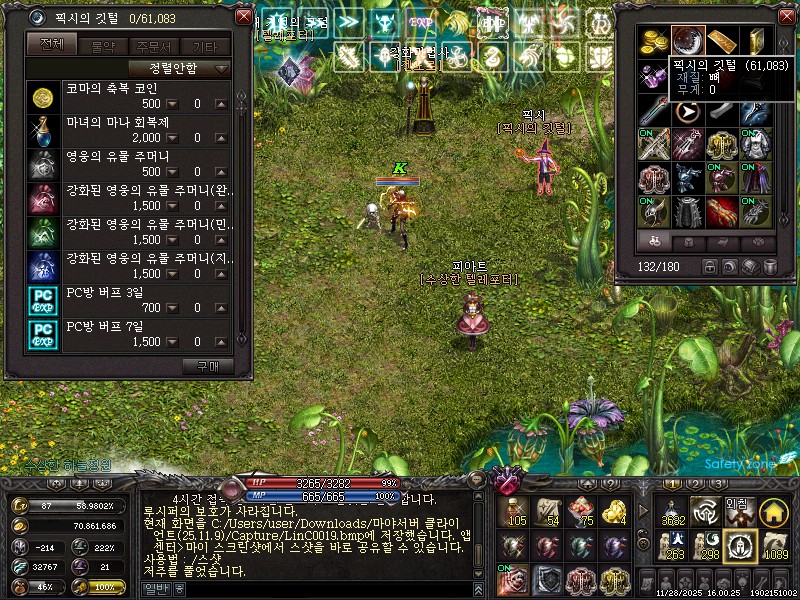Close the 픽시의 깃털 shop window

pos(243,18)
